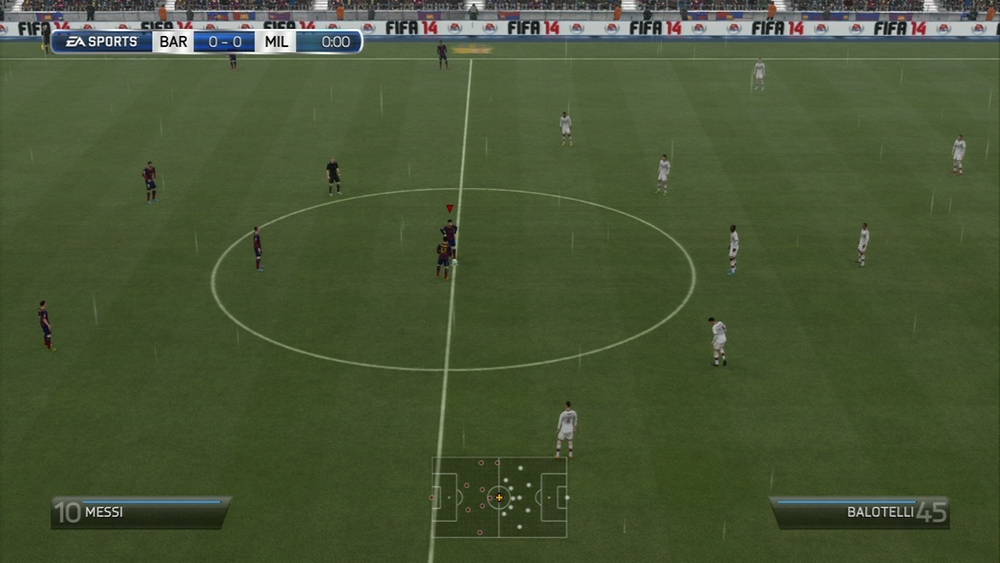
Task: Select the Messi player name panel
Action: [141, 512]
